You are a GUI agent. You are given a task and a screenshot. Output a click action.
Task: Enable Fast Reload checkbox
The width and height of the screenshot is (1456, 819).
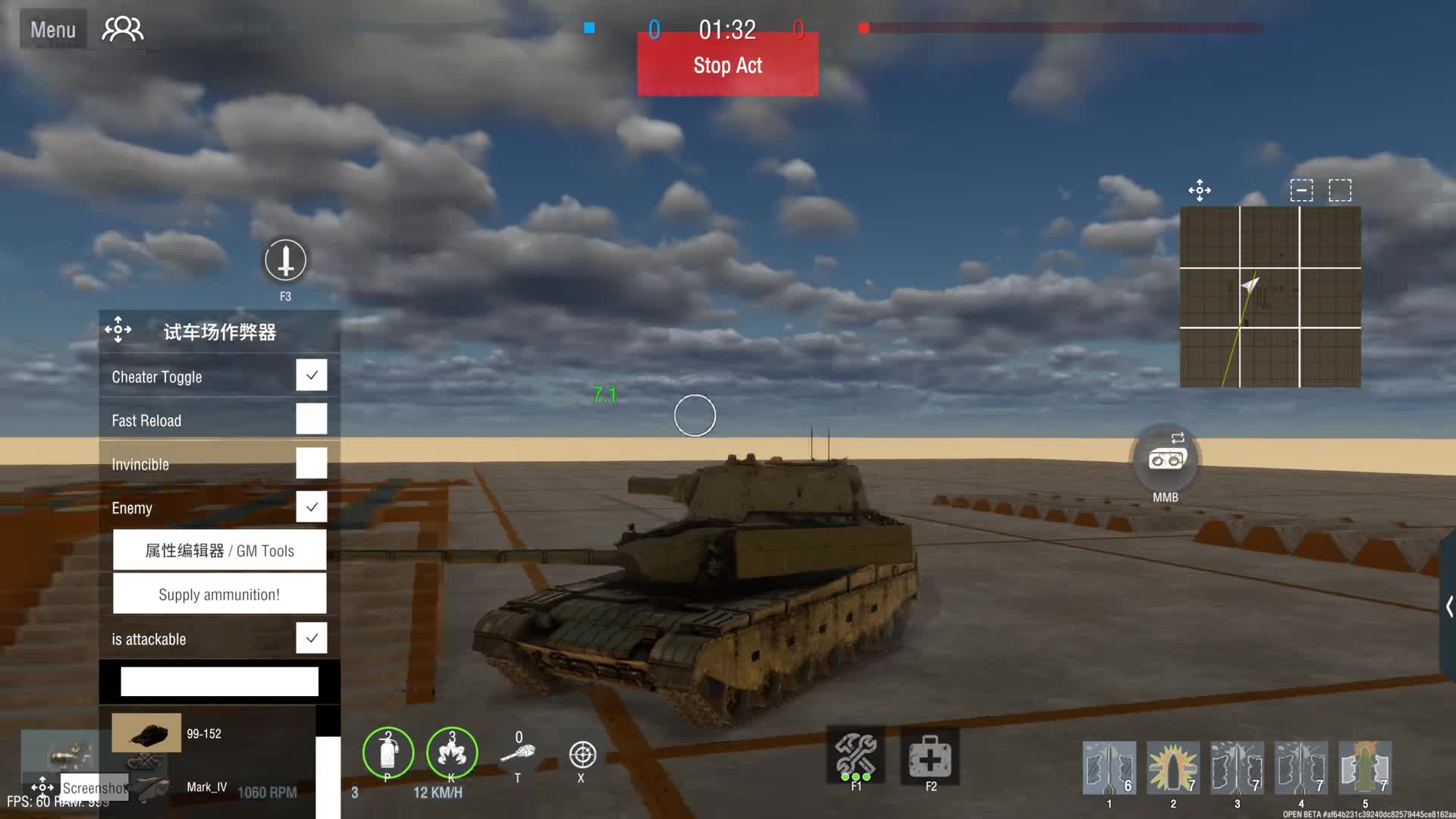[311, 419]
